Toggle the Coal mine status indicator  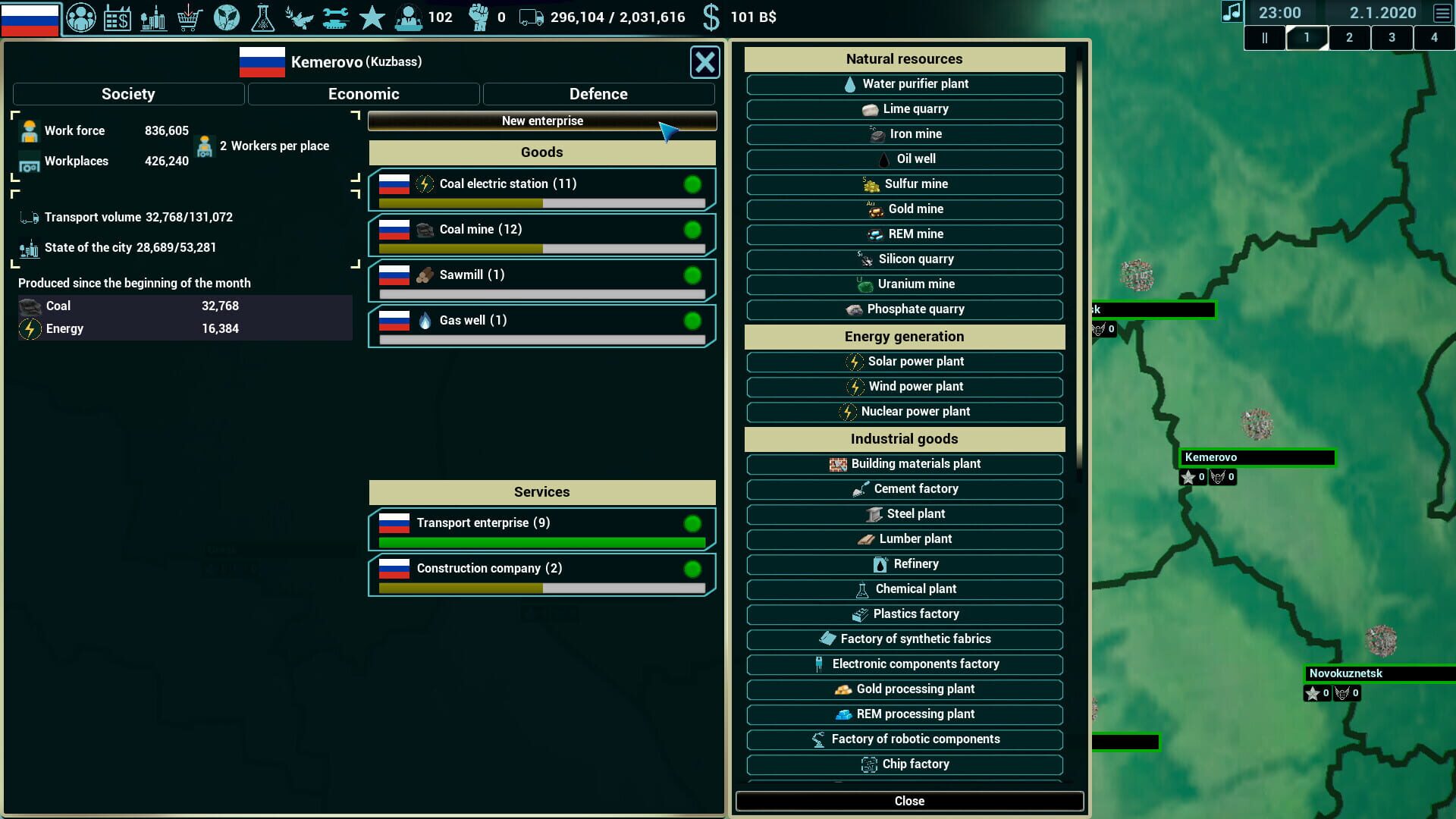pos(692,229)
